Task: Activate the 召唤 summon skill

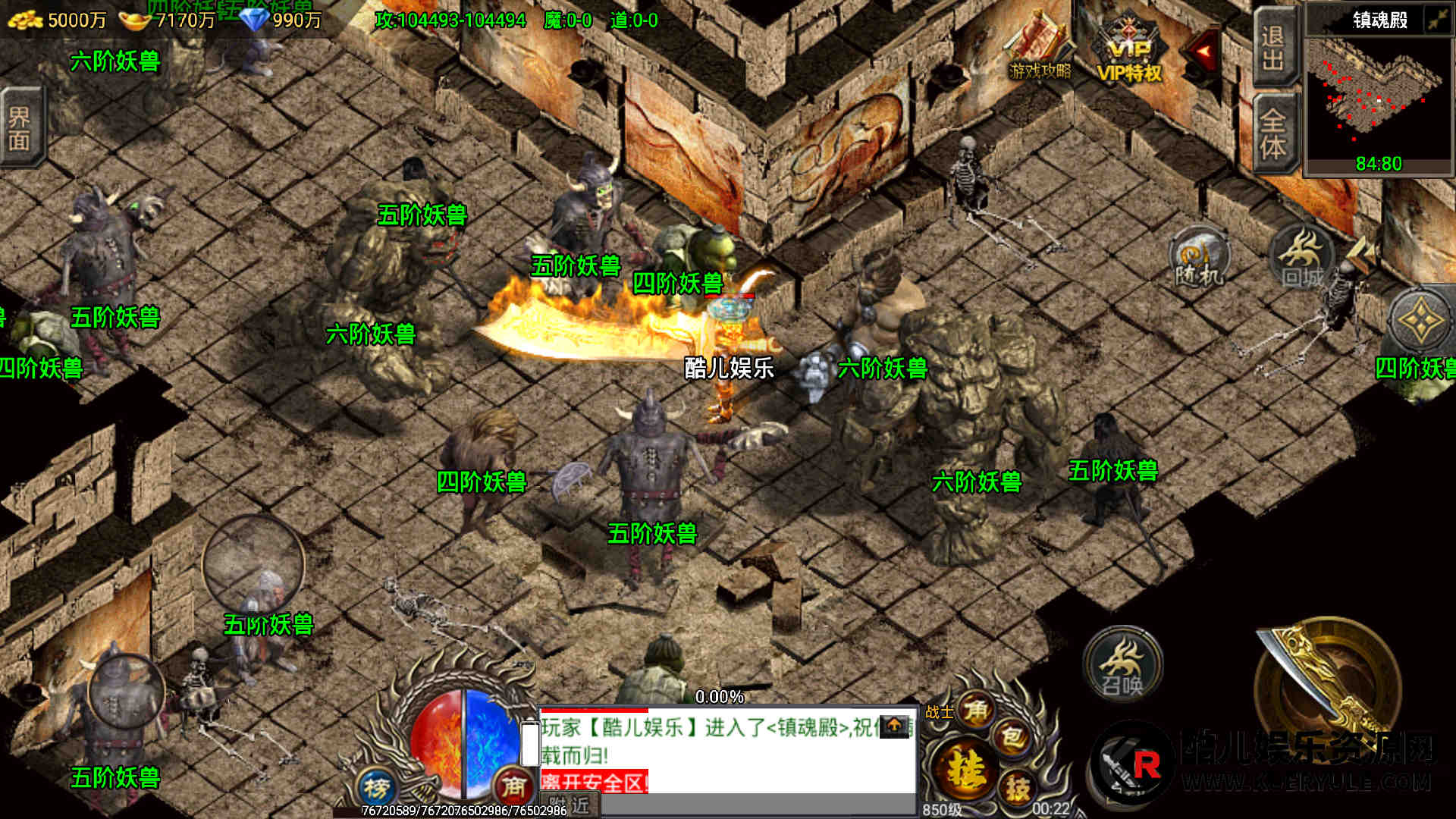Action: click(1122, 665)
